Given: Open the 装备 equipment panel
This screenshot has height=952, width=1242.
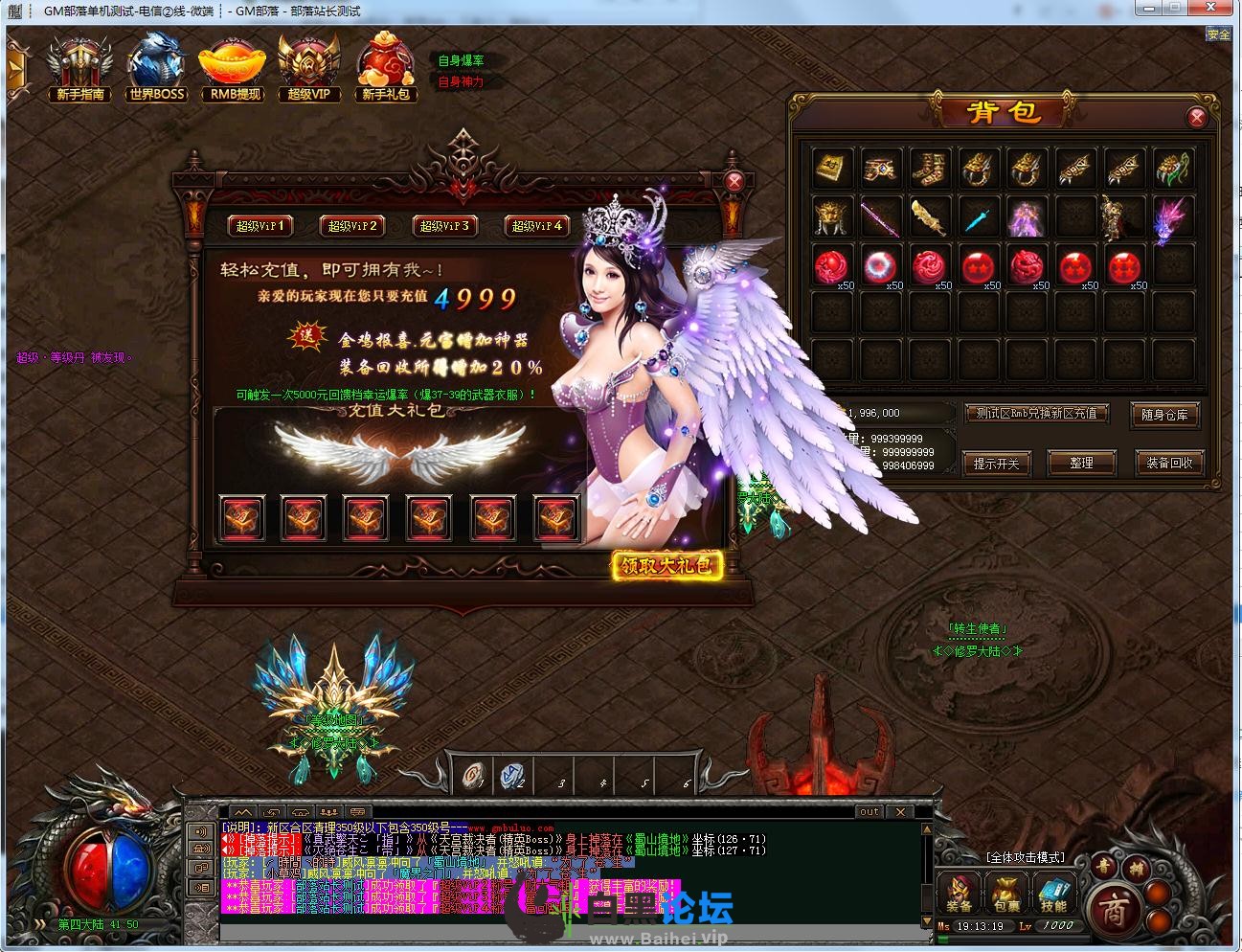Looking at the screenshot, I should pyautogui.click(x=960, y=895).
